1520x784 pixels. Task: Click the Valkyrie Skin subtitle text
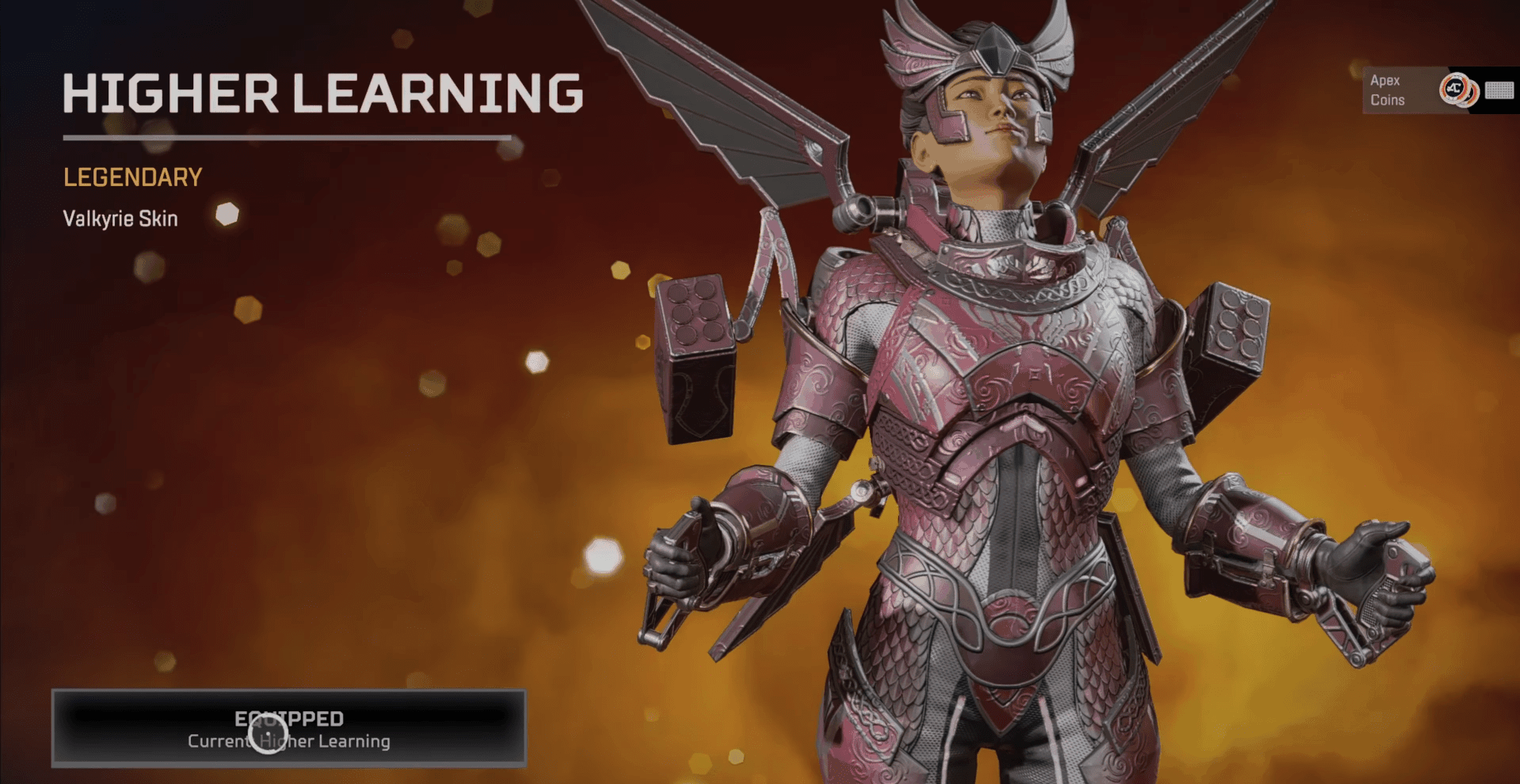click(120, 219)
